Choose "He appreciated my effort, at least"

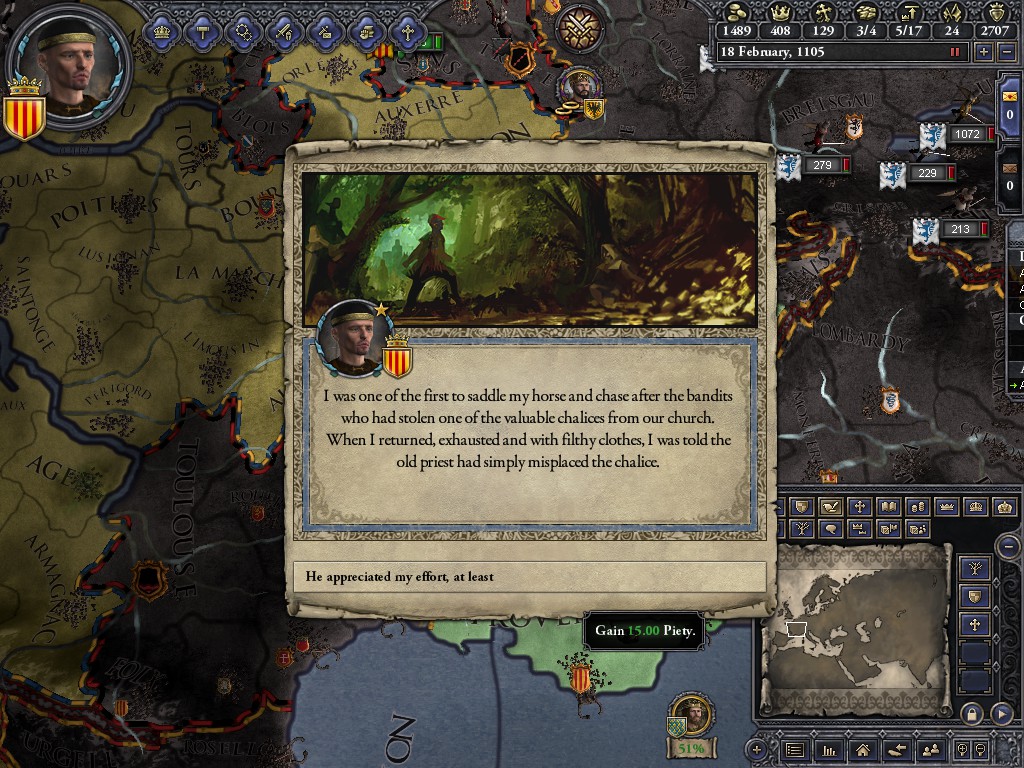pyautogui.click(x=530, y=577)
